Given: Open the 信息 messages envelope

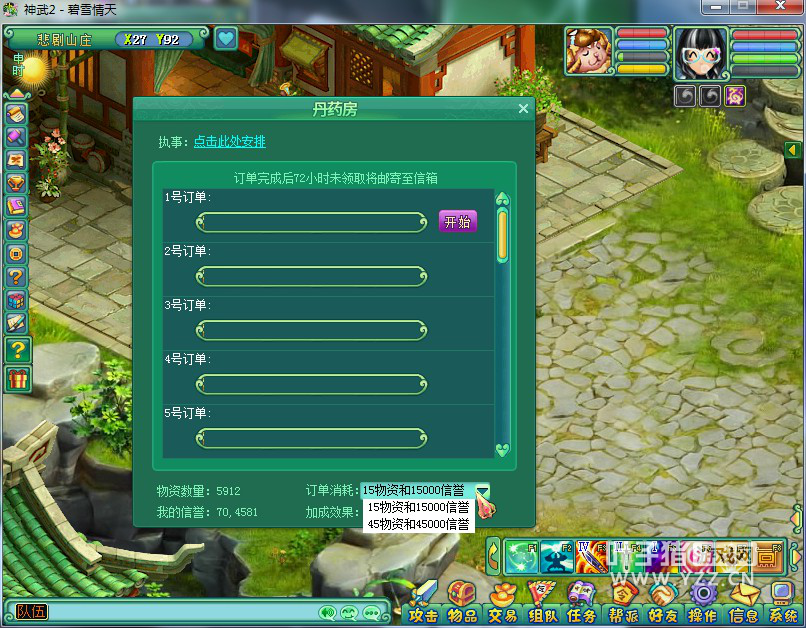Looking at the screenshot, I should (744, 601).
